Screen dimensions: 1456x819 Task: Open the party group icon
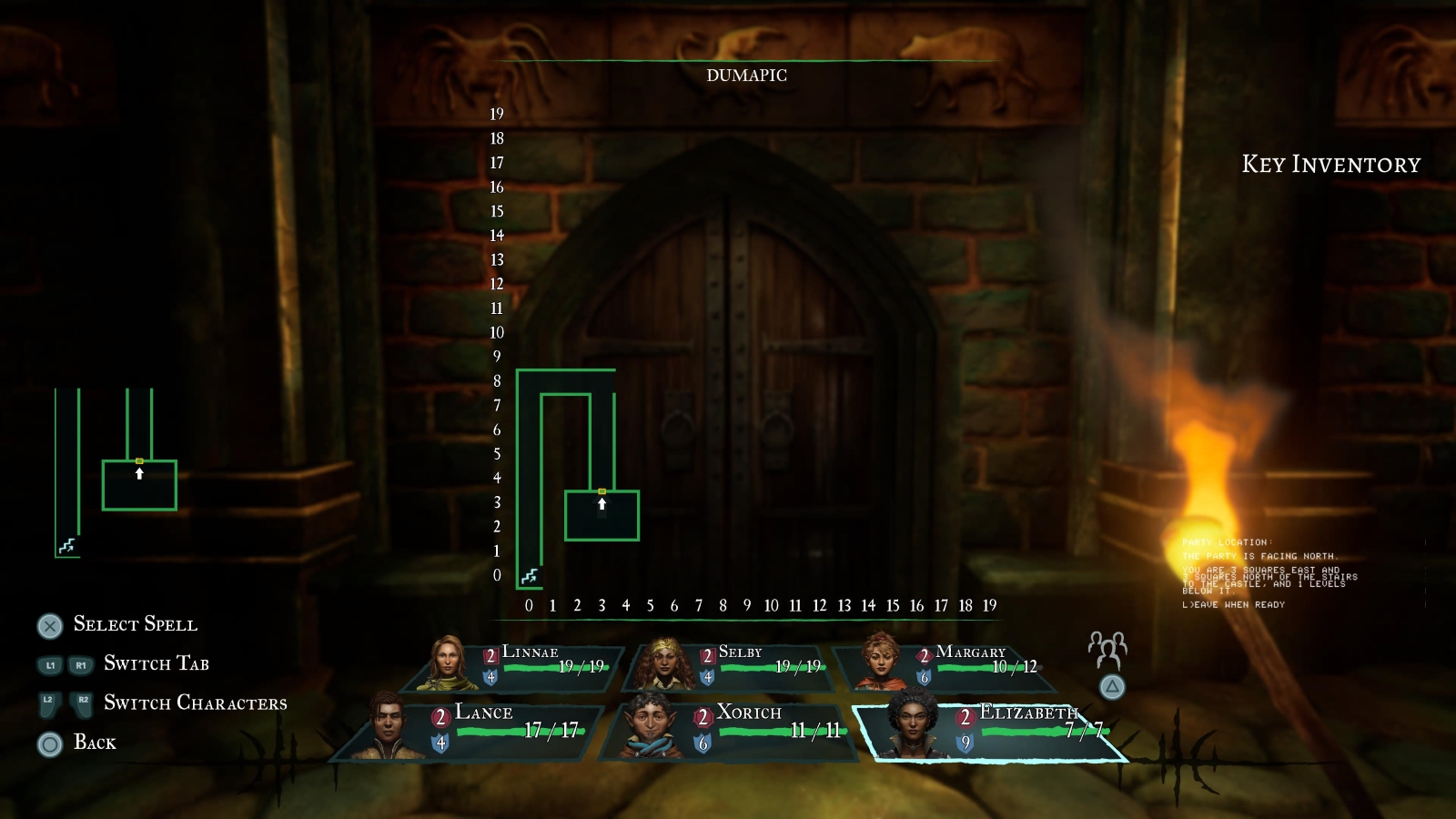[x=1107, y=649]
